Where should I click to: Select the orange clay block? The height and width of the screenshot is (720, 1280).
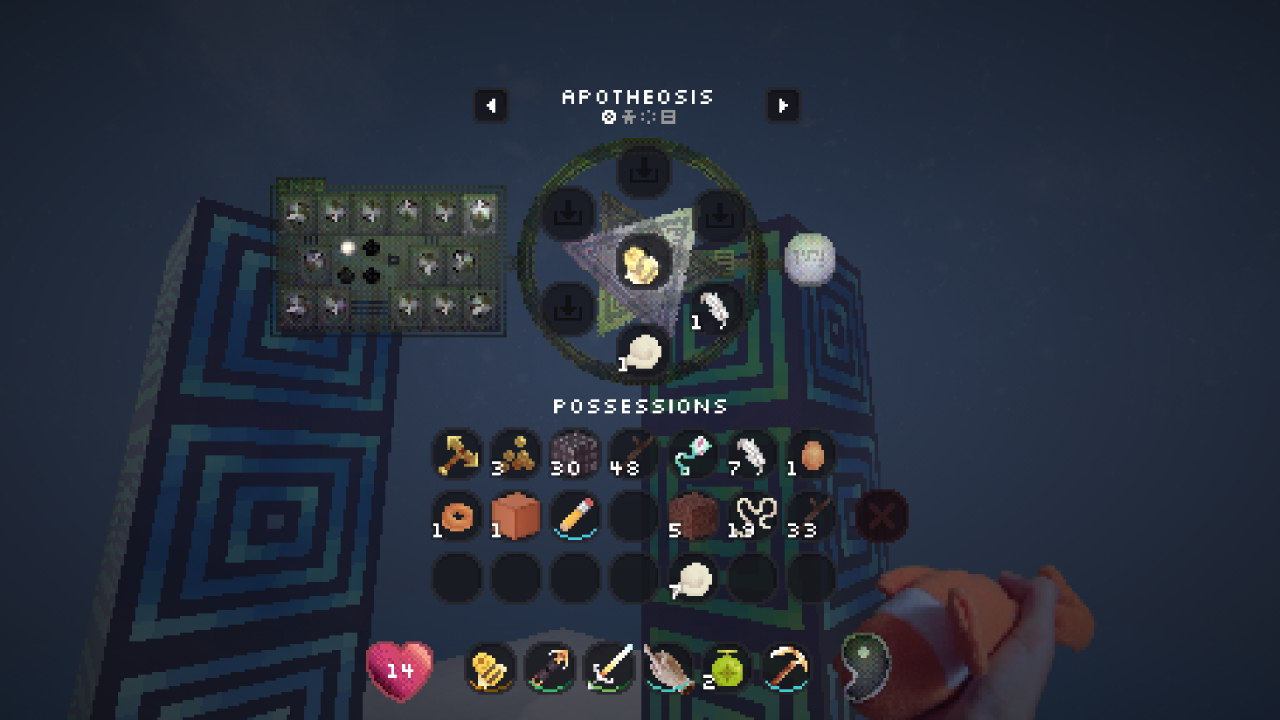[x=515, y=516]
